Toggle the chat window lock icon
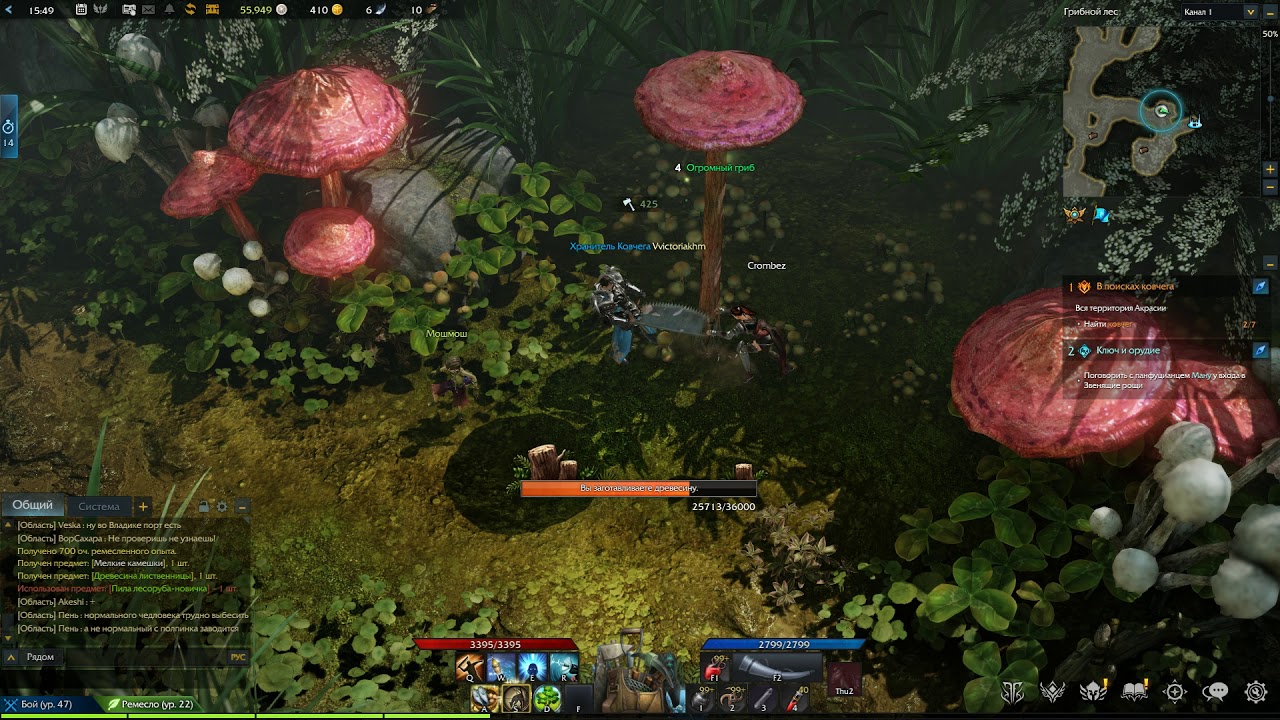The width and height of the screenshot is (1280, 720). click(204, 507)
